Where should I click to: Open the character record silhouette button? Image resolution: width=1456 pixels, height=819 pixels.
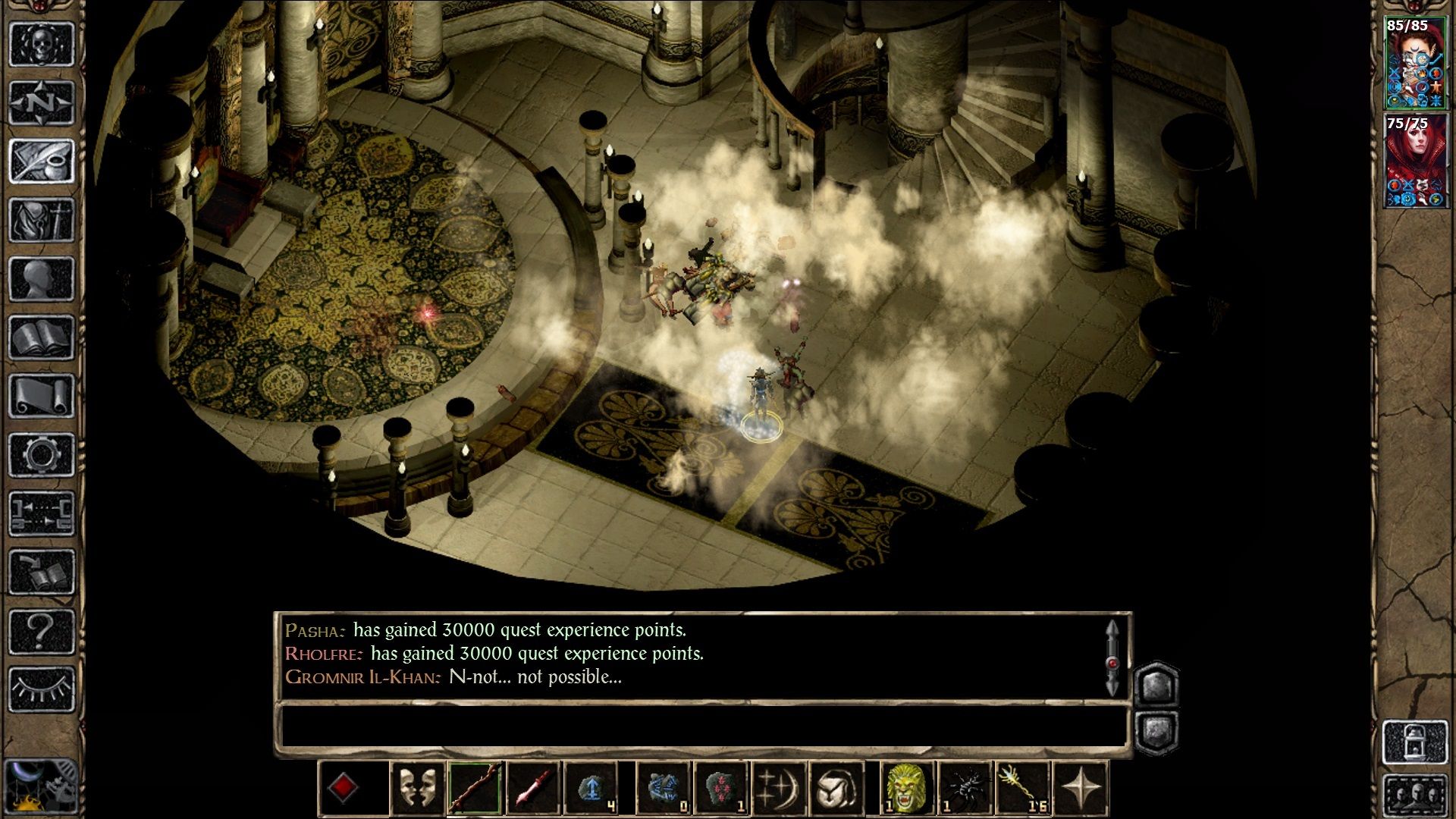(x=42, y=279)
